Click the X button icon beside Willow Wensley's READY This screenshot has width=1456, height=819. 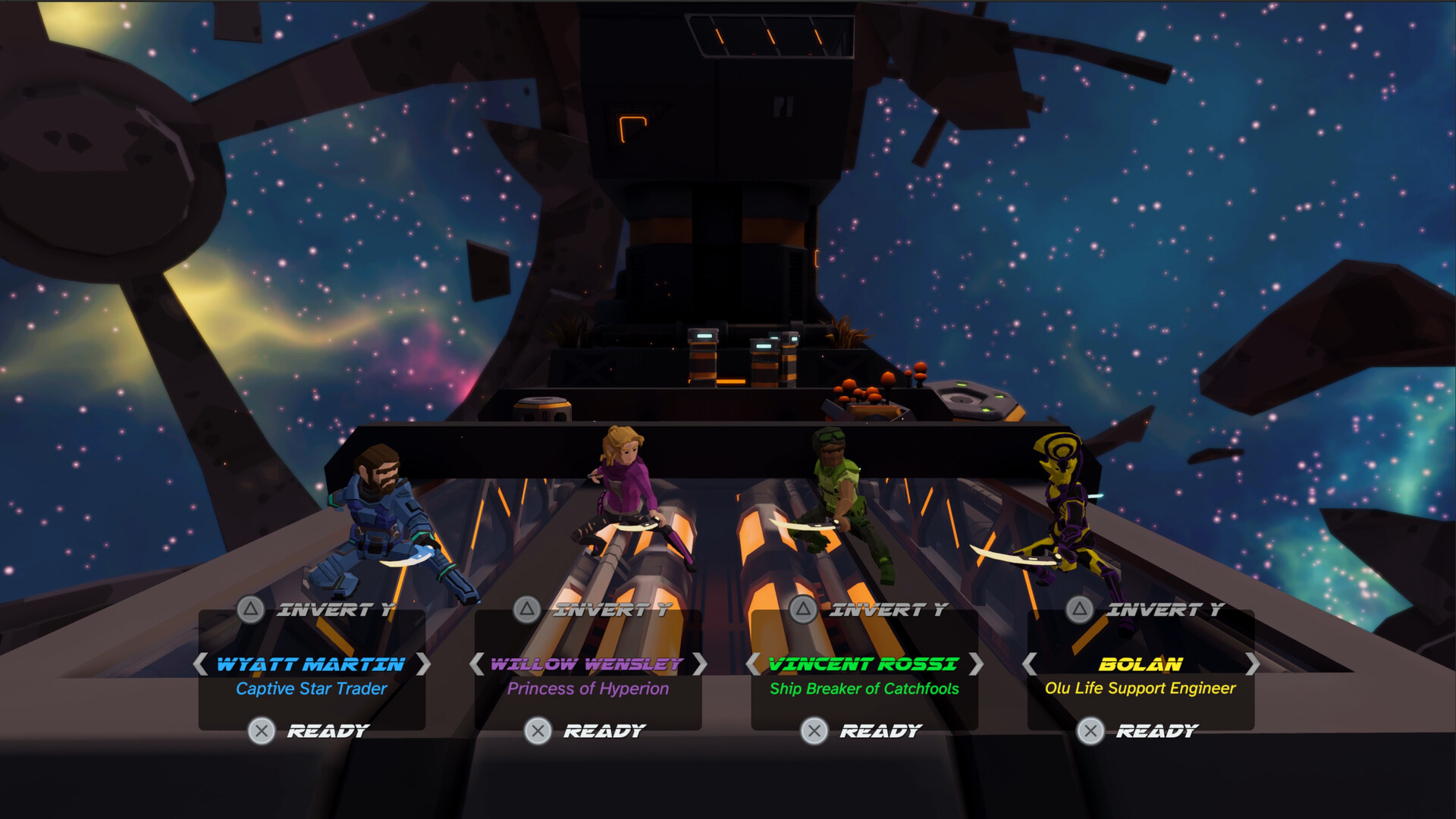tap(539, 730)
